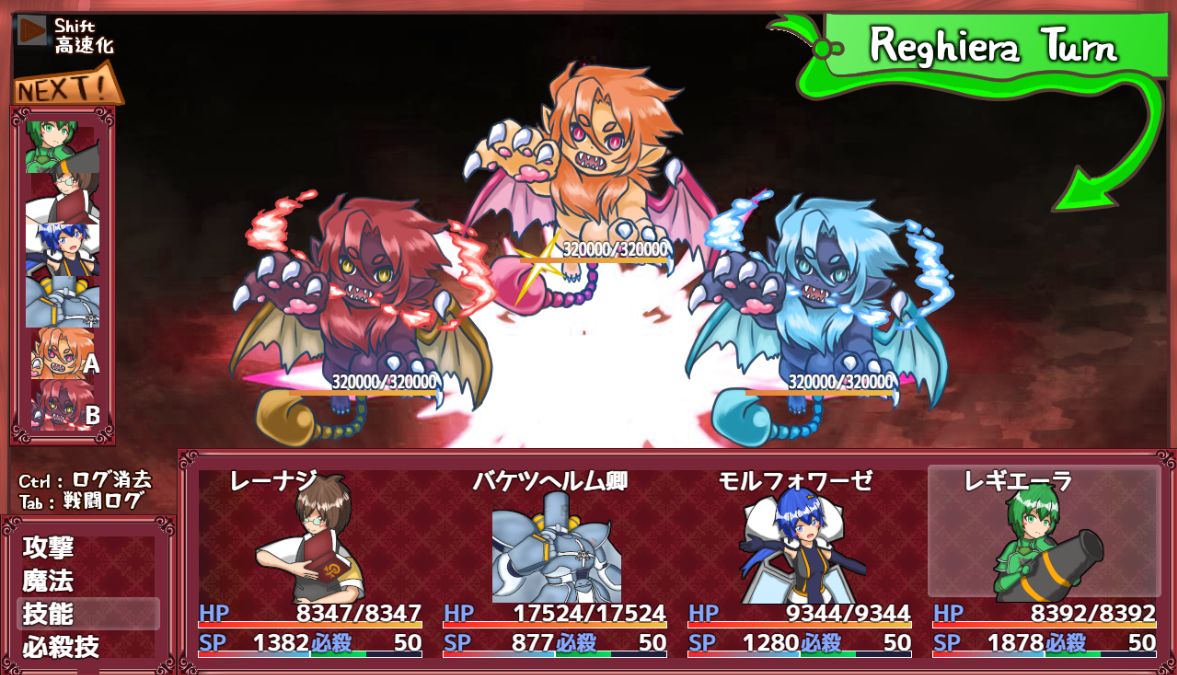Select red enemy B turn-order portrait

click(x=62, y=405)
